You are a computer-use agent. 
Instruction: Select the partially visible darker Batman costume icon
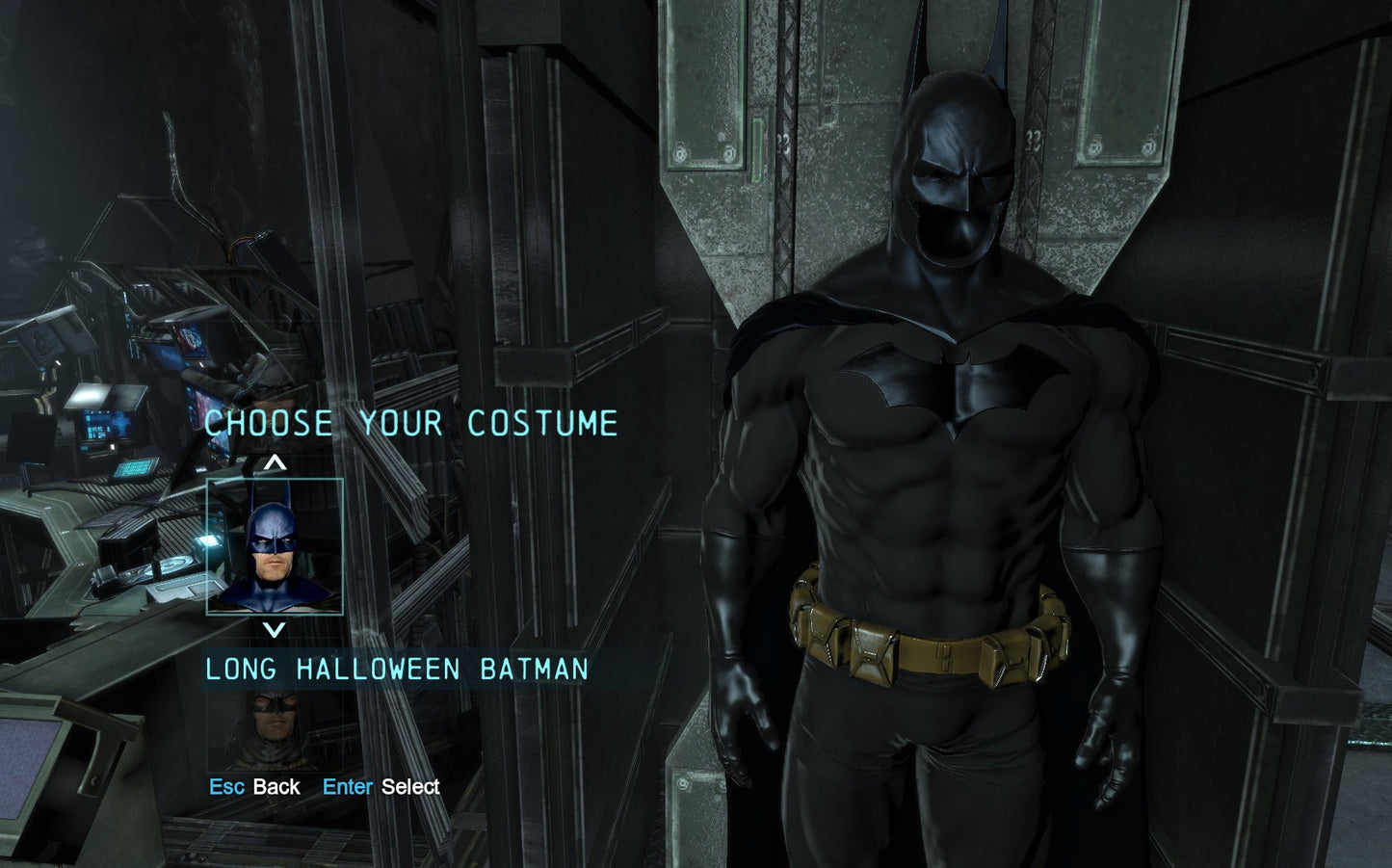point(273,727)
